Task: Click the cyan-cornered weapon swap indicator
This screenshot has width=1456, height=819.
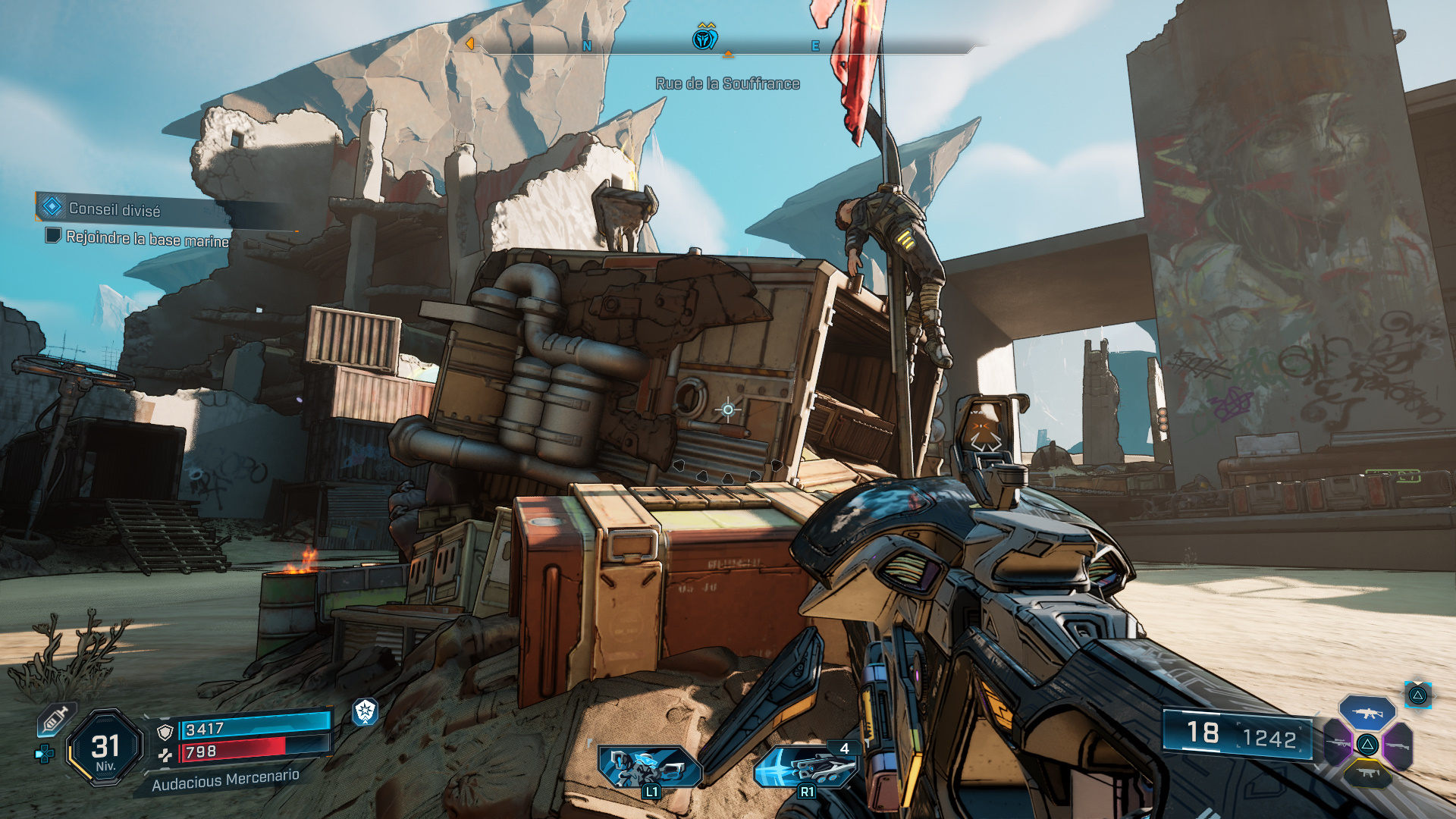Action: pyautogui.click(x=1417, y=695)
